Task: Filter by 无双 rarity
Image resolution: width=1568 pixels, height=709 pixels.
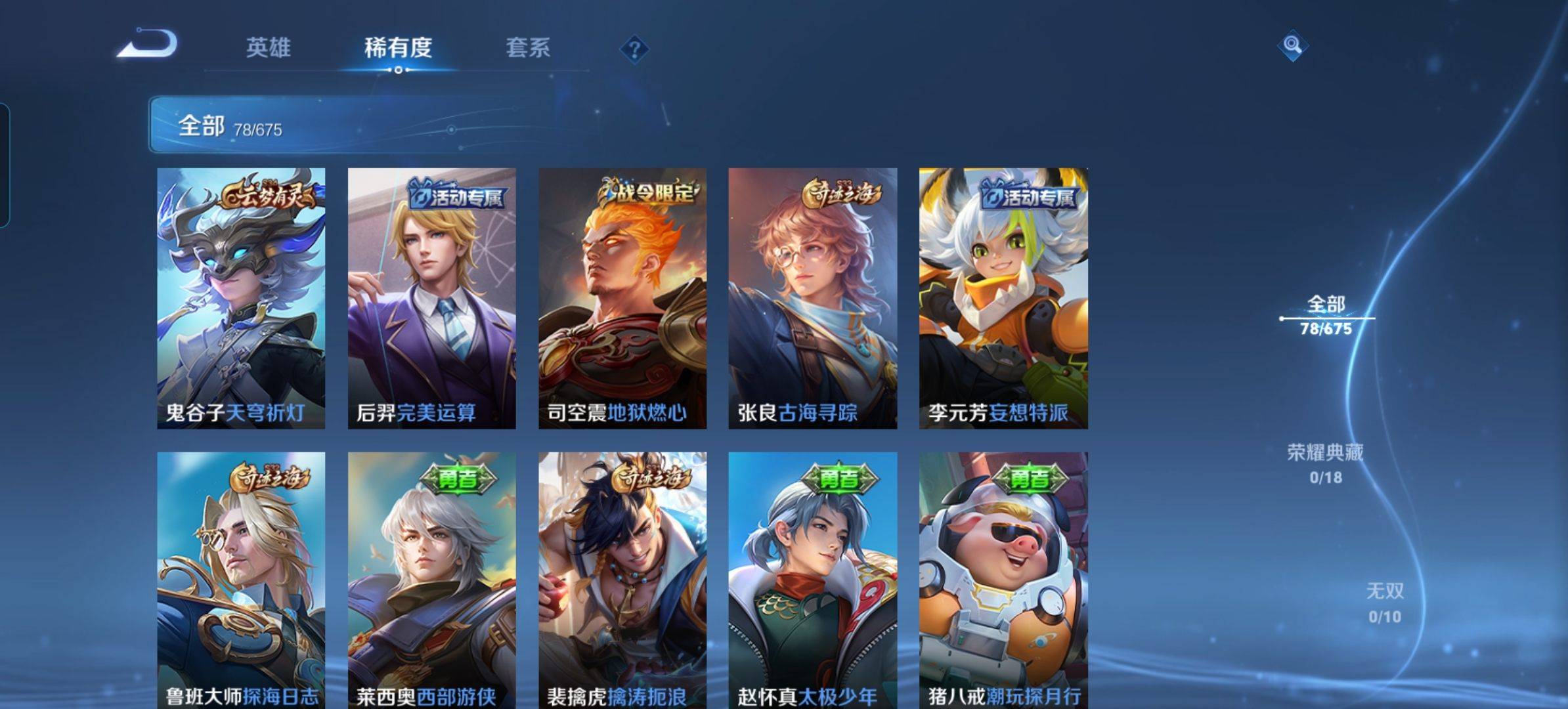Action: (x=1385, y=602)
